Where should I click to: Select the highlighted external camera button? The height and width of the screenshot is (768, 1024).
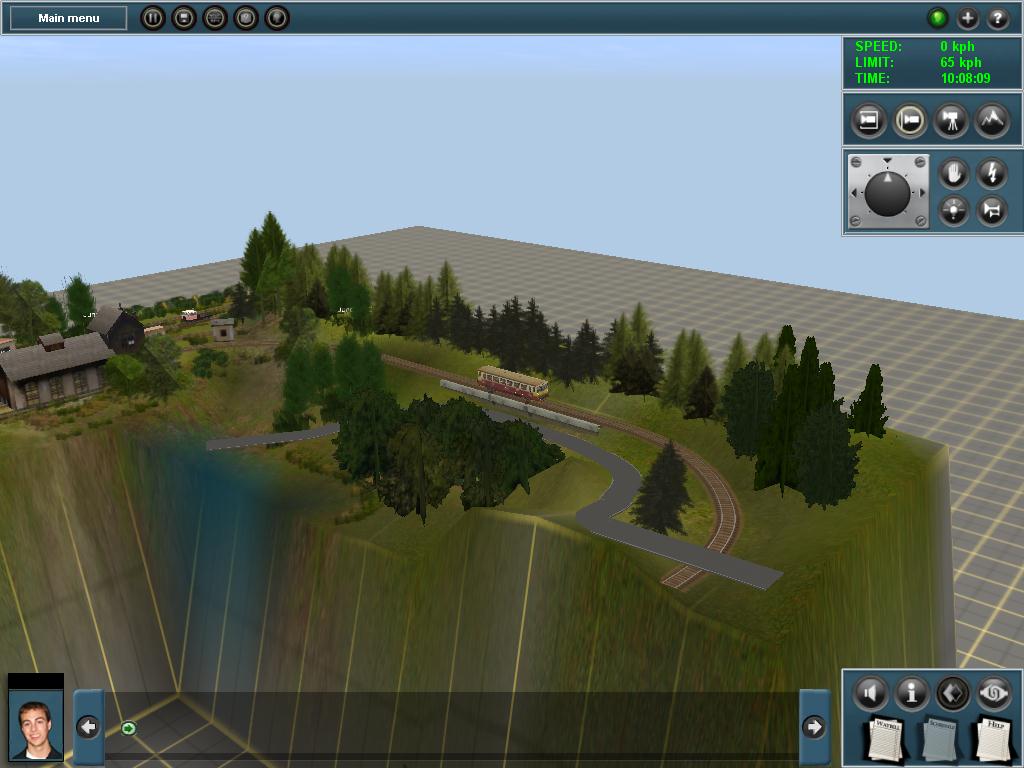click(x=909, y=120)
